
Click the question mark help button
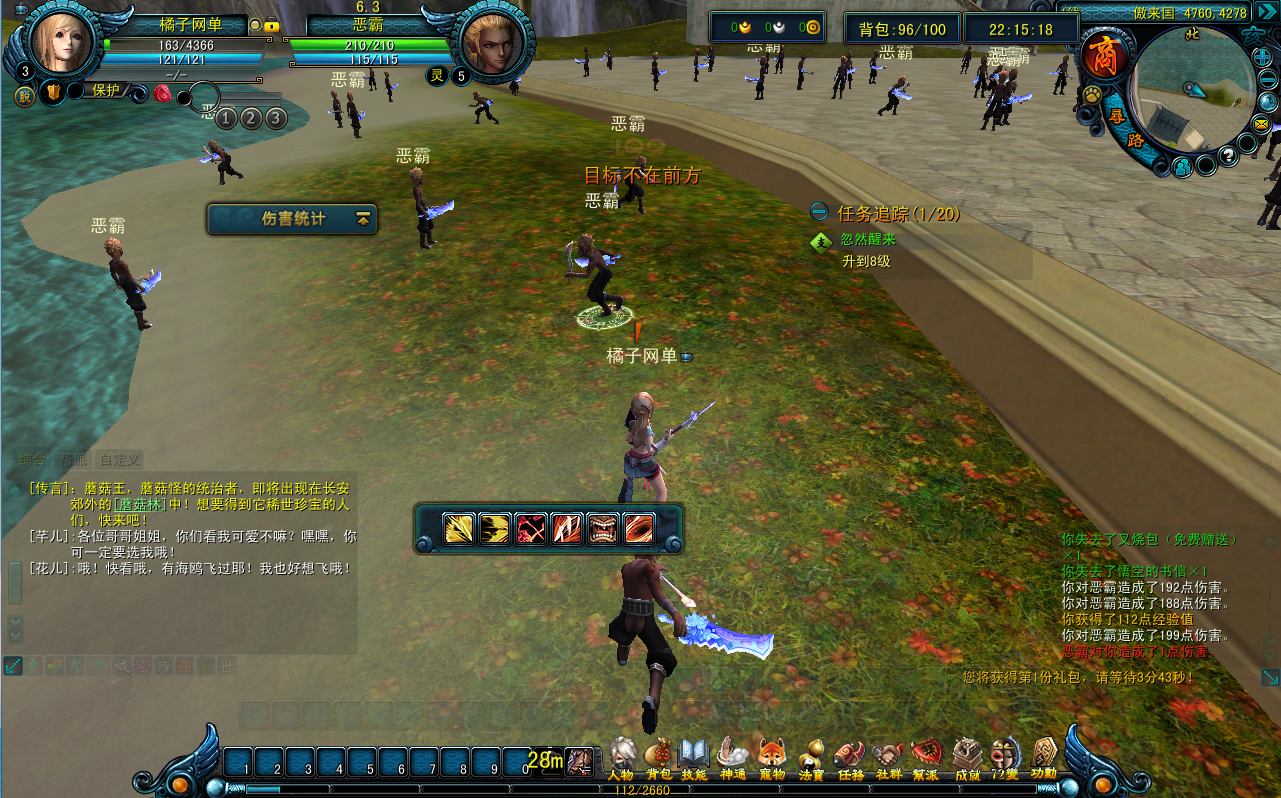pos(1228,157)
